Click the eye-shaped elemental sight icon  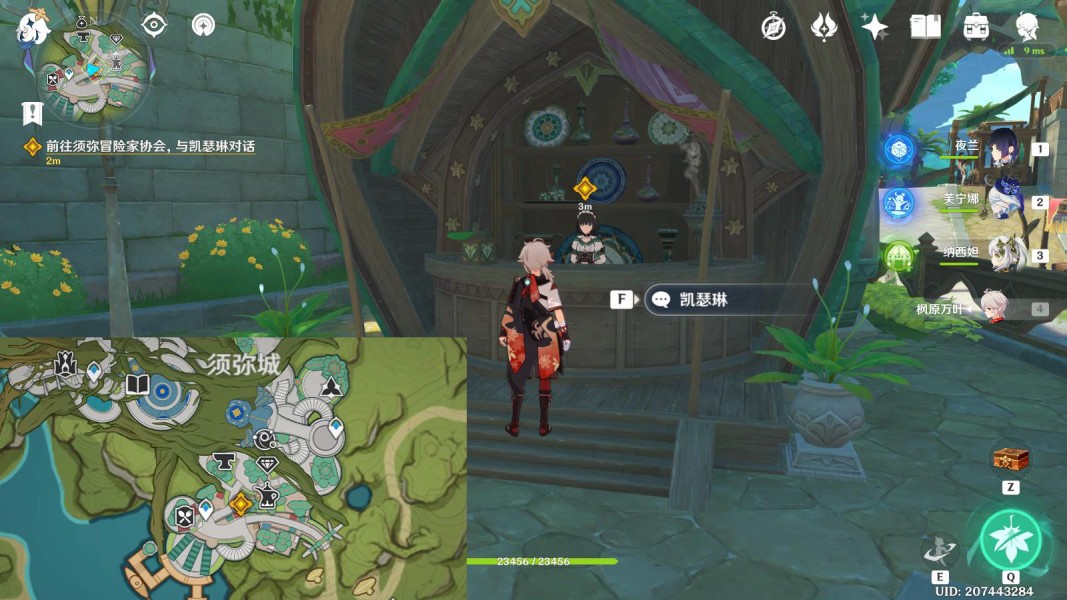(153, 25)
